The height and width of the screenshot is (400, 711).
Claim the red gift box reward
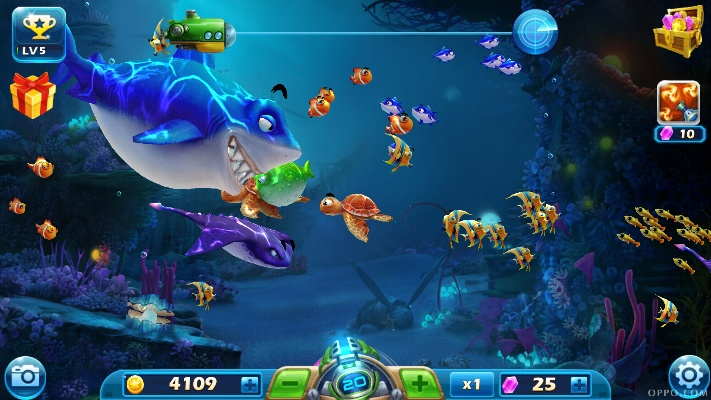click(32, 95)
